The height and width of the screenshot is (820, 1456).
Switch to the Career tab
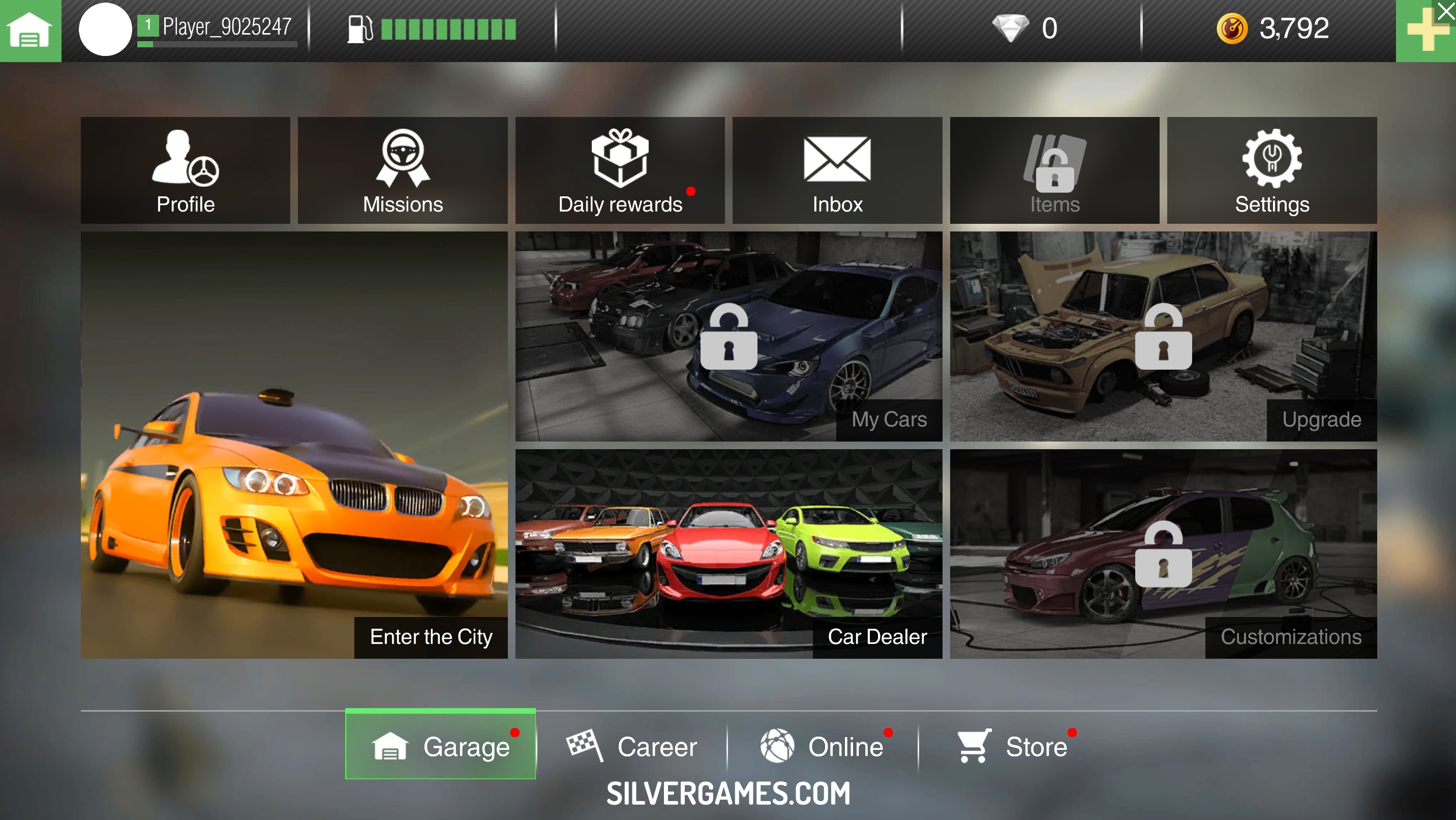632,746
